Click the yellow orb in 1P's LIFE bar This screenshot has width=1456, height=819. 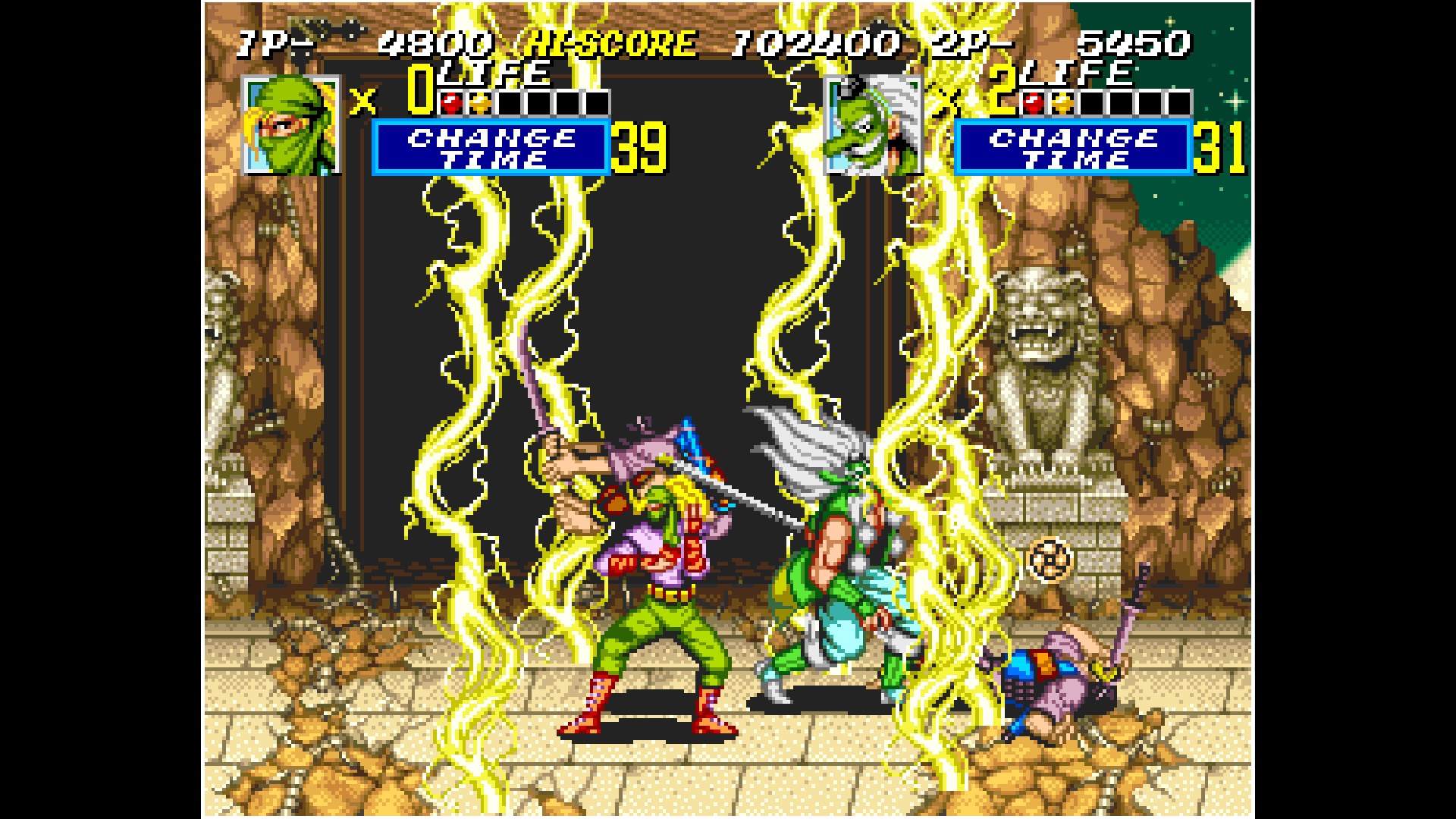tap(479, 100)
